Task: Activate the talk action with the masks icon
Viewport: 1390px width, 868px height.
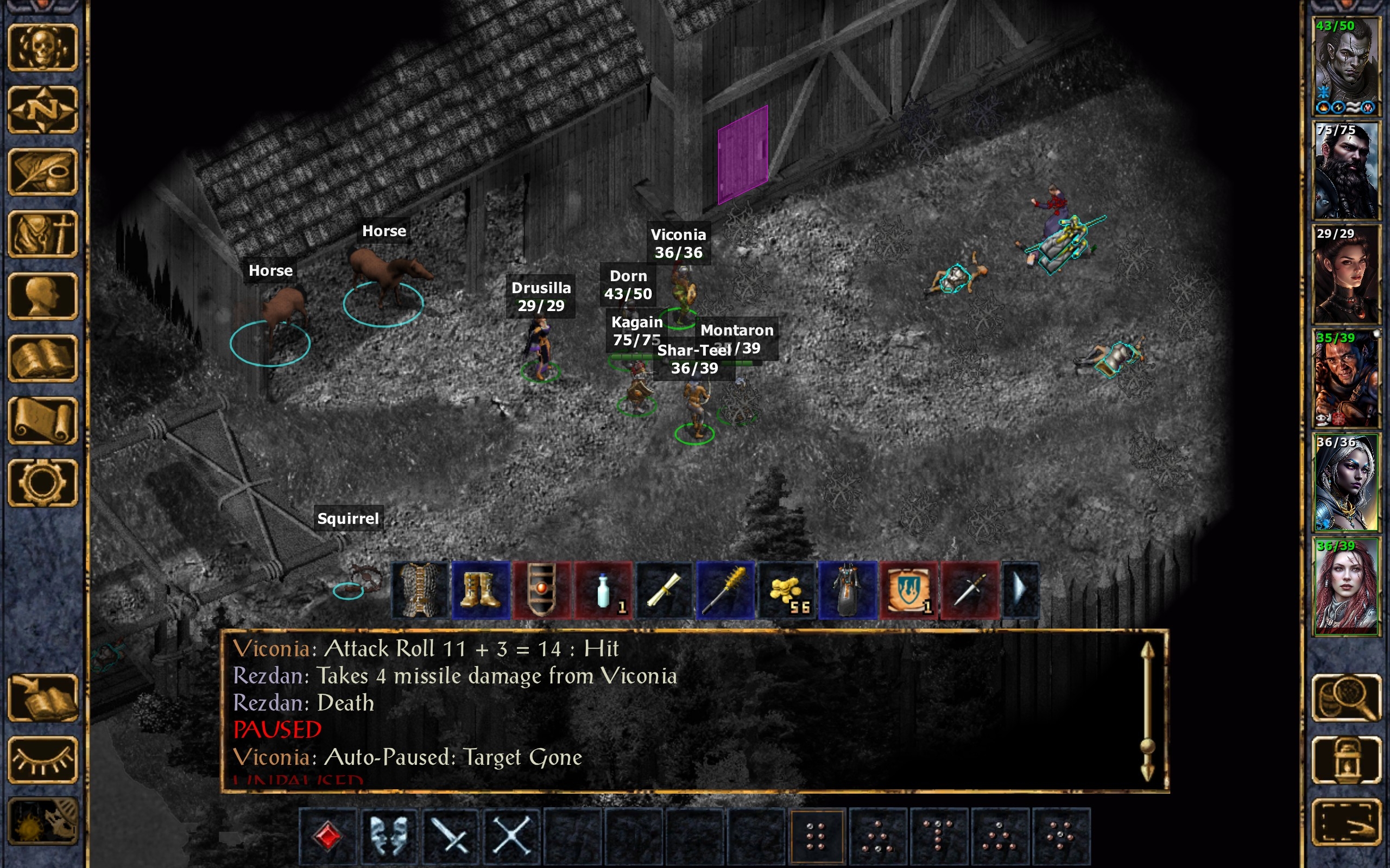Action: click(389, 835)
